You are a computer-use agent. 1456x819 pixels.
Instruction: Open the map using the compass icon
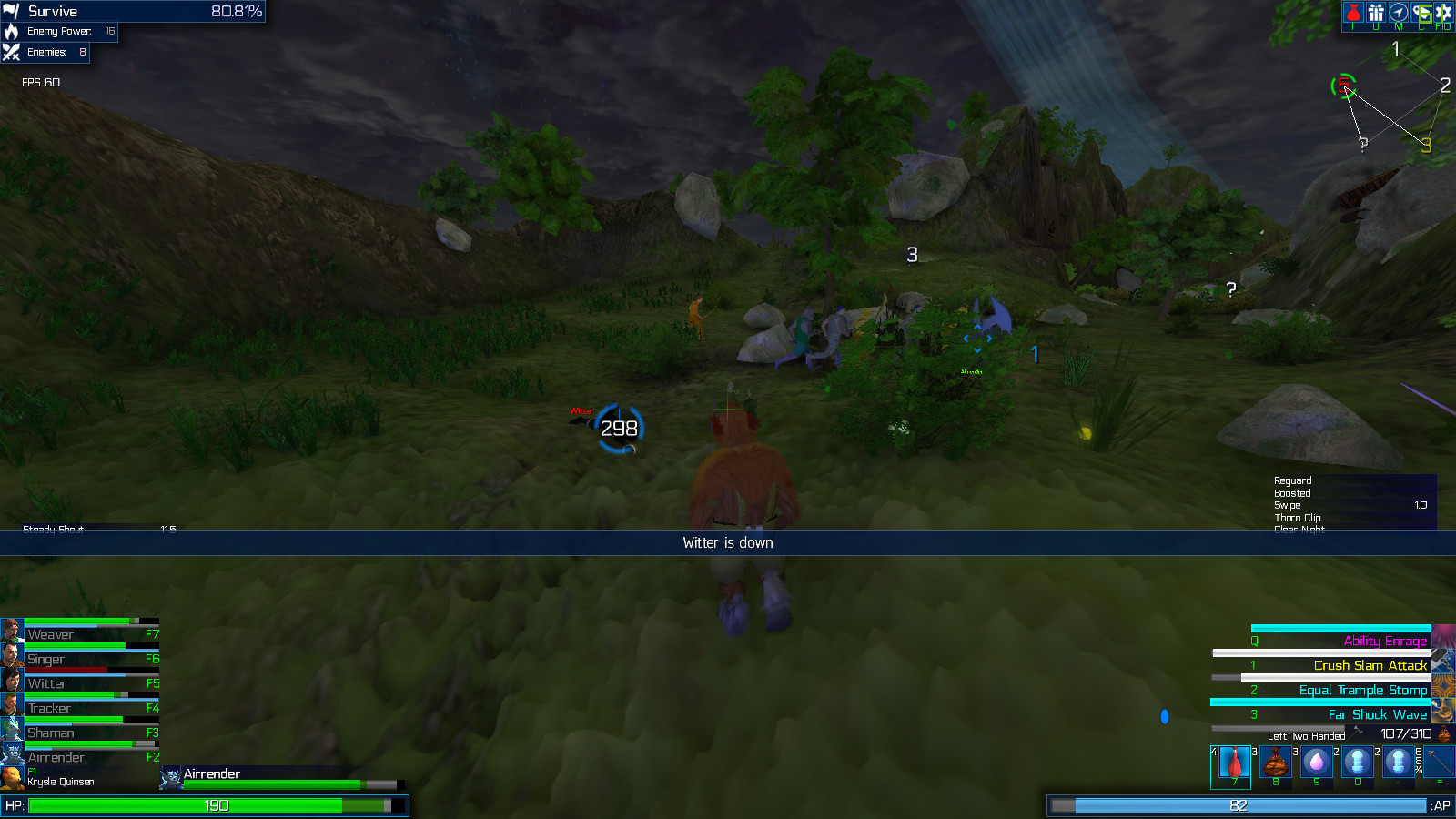click(1399, 13)
